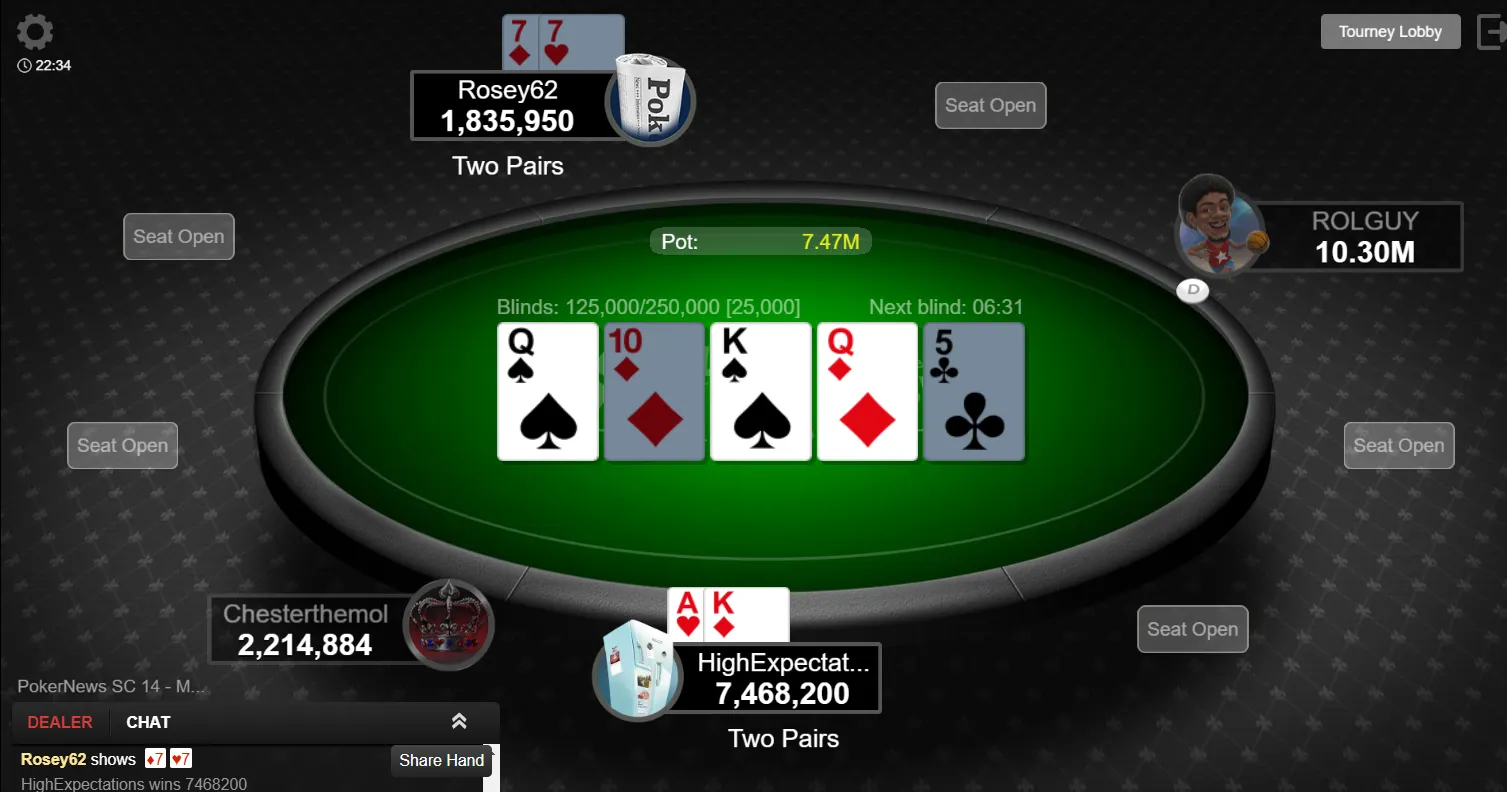Select Rosey62's player name panel

coord(508,105)
